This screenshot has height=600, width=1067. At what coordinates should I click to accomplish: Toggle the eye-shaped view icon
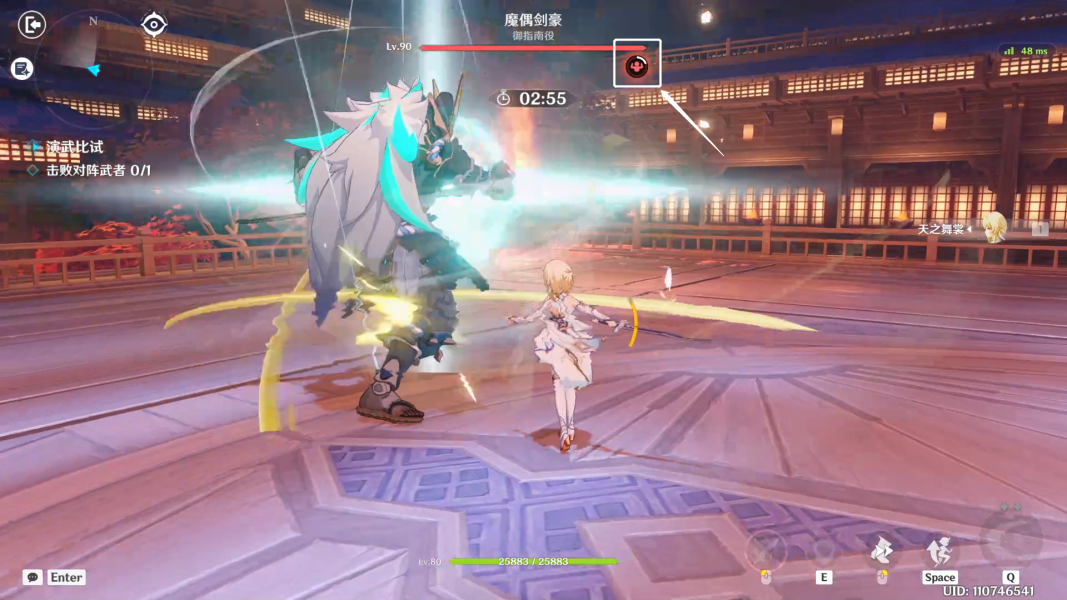(x=153, y=24)
